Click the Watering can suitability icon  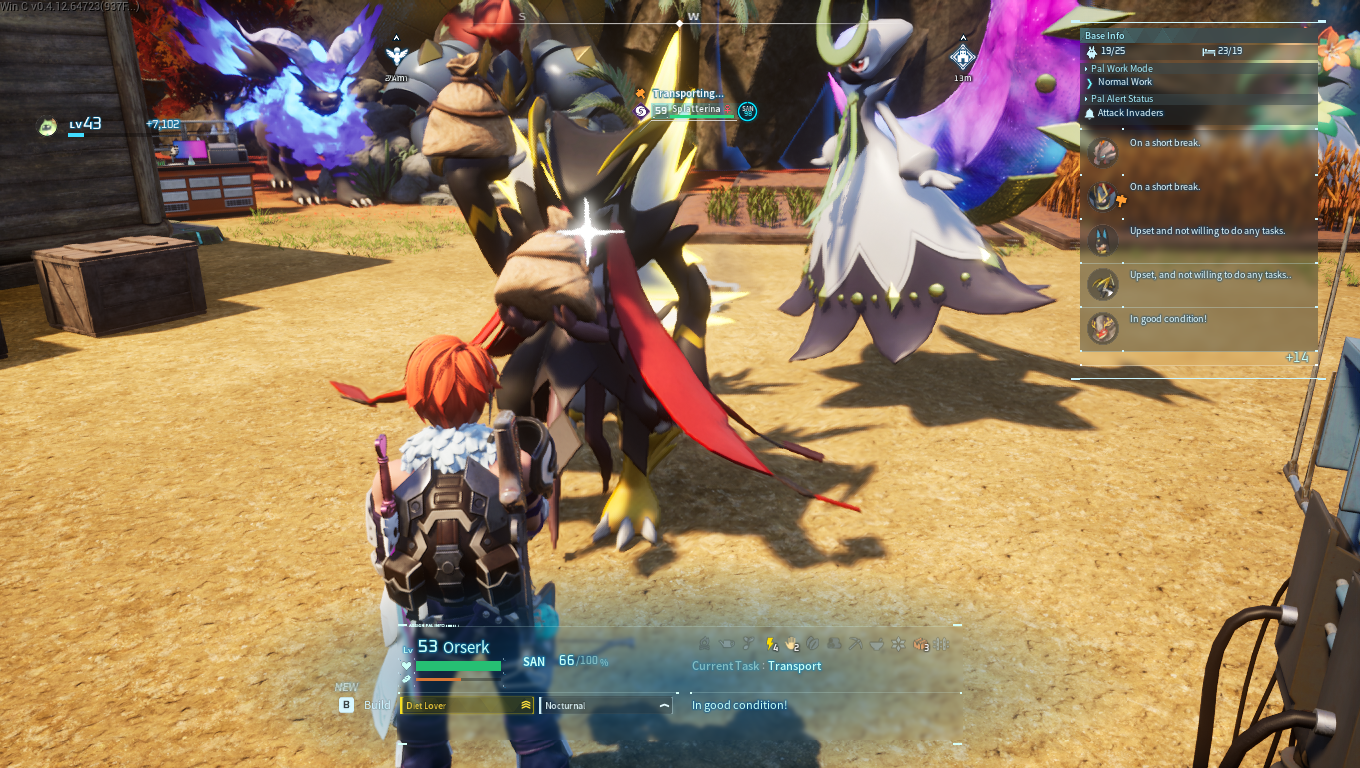(727, 645)
